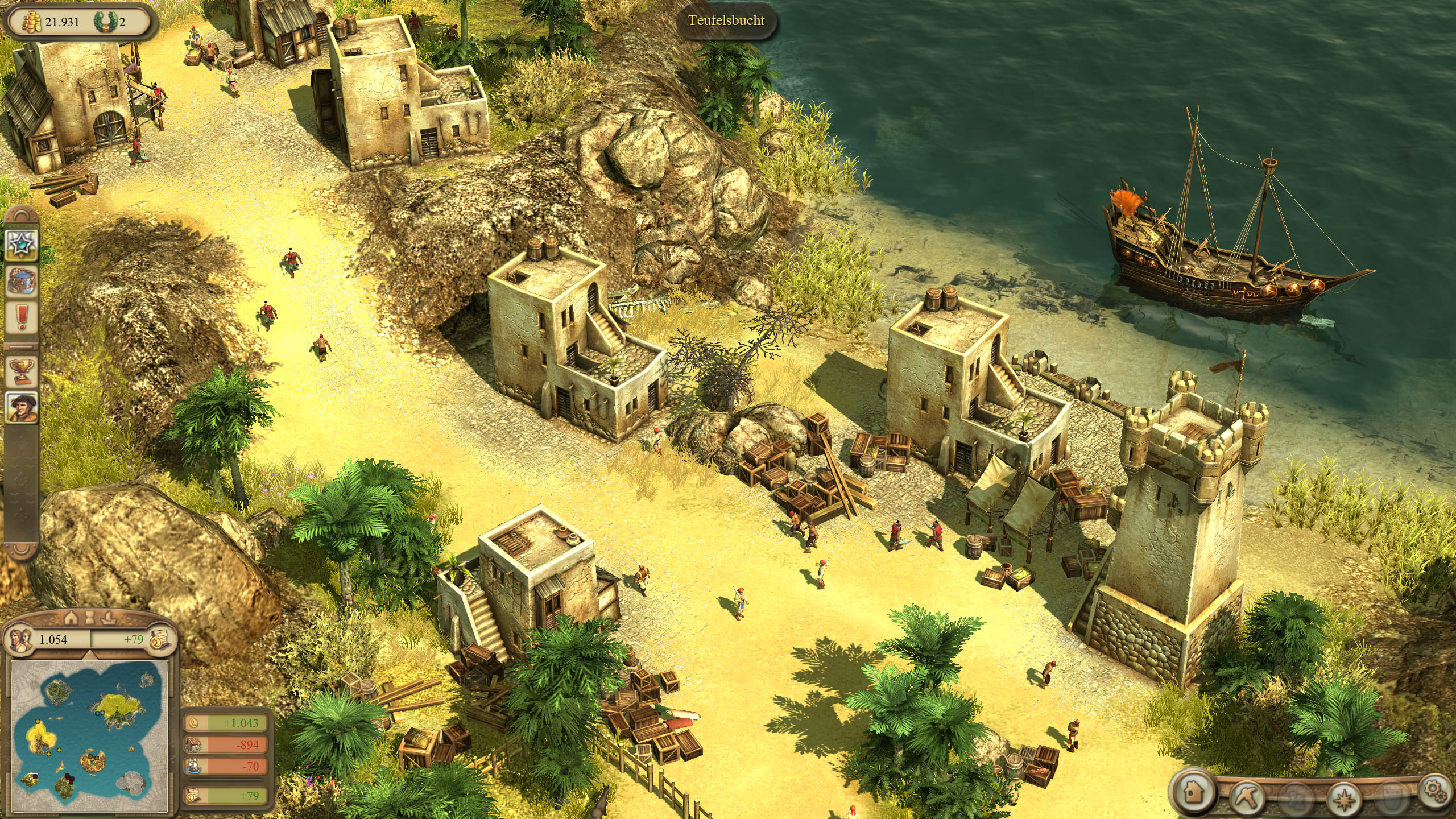The height and width of the screenshot is (819, 1456).
Task: Switch to the house tab above the minimap
Action: tap(71, 617)
